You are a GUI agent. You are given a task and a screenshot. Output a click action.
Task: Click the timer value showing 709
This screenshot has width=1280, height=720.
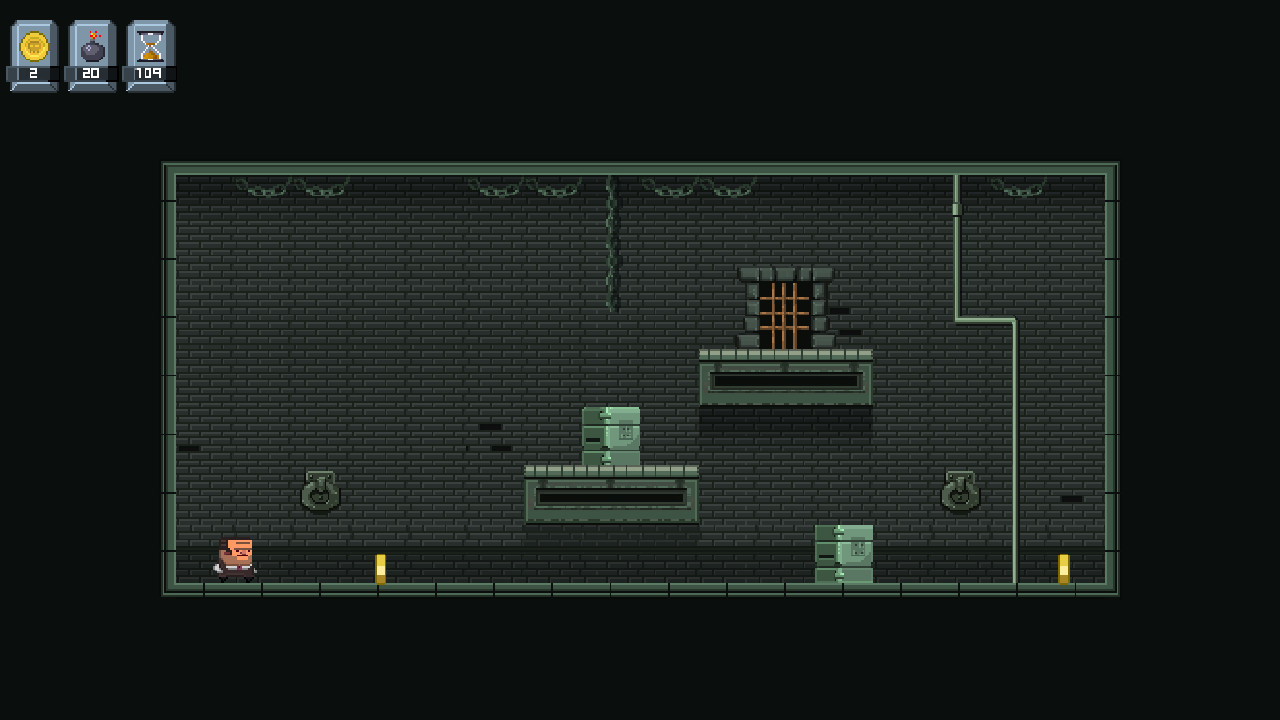coord(150,70)
